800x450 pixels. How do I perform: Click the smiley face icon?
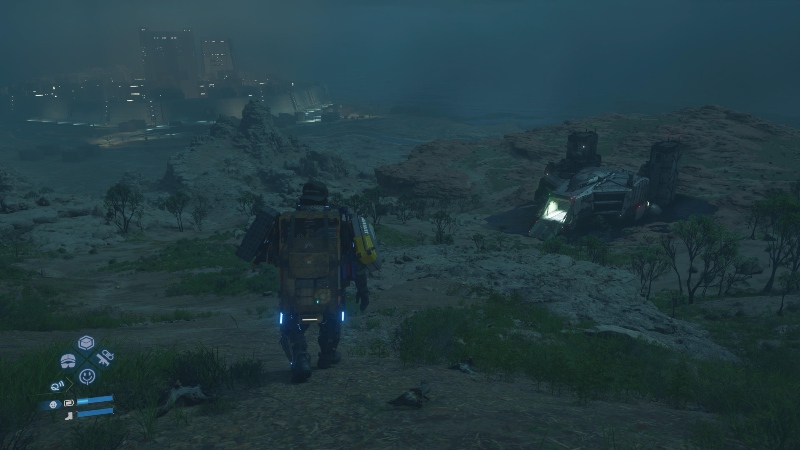coord(87,377)
